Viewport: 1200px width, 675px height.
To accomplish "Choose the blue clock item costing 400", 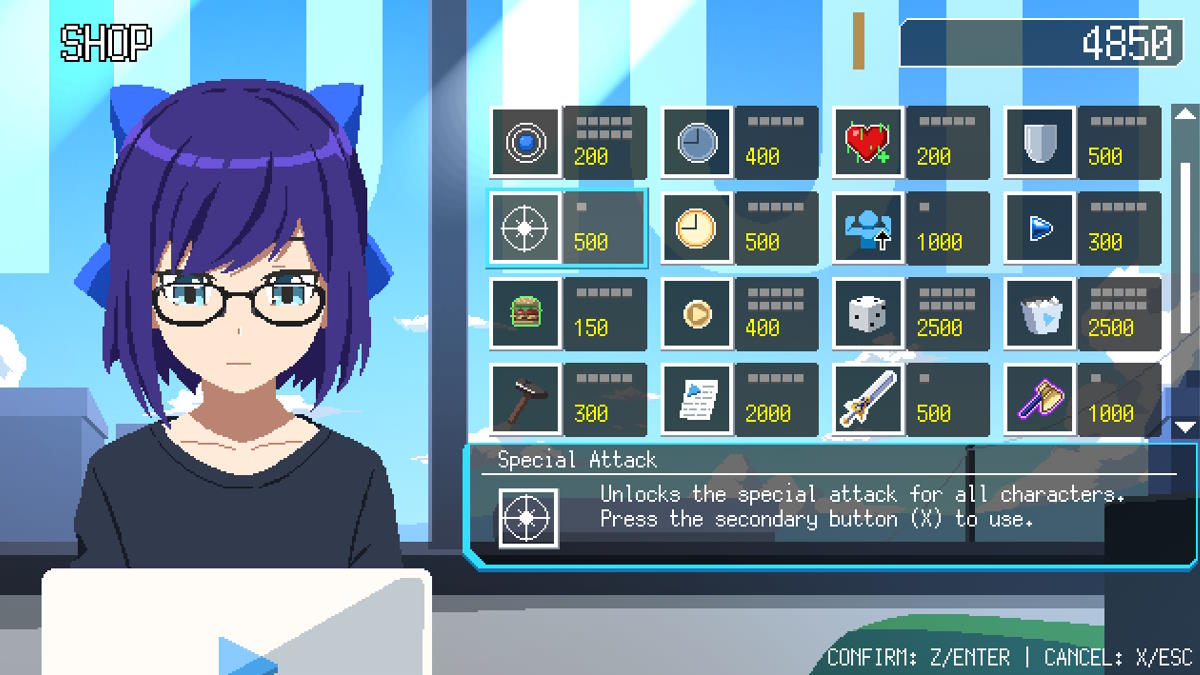I will tap(697, 143).
